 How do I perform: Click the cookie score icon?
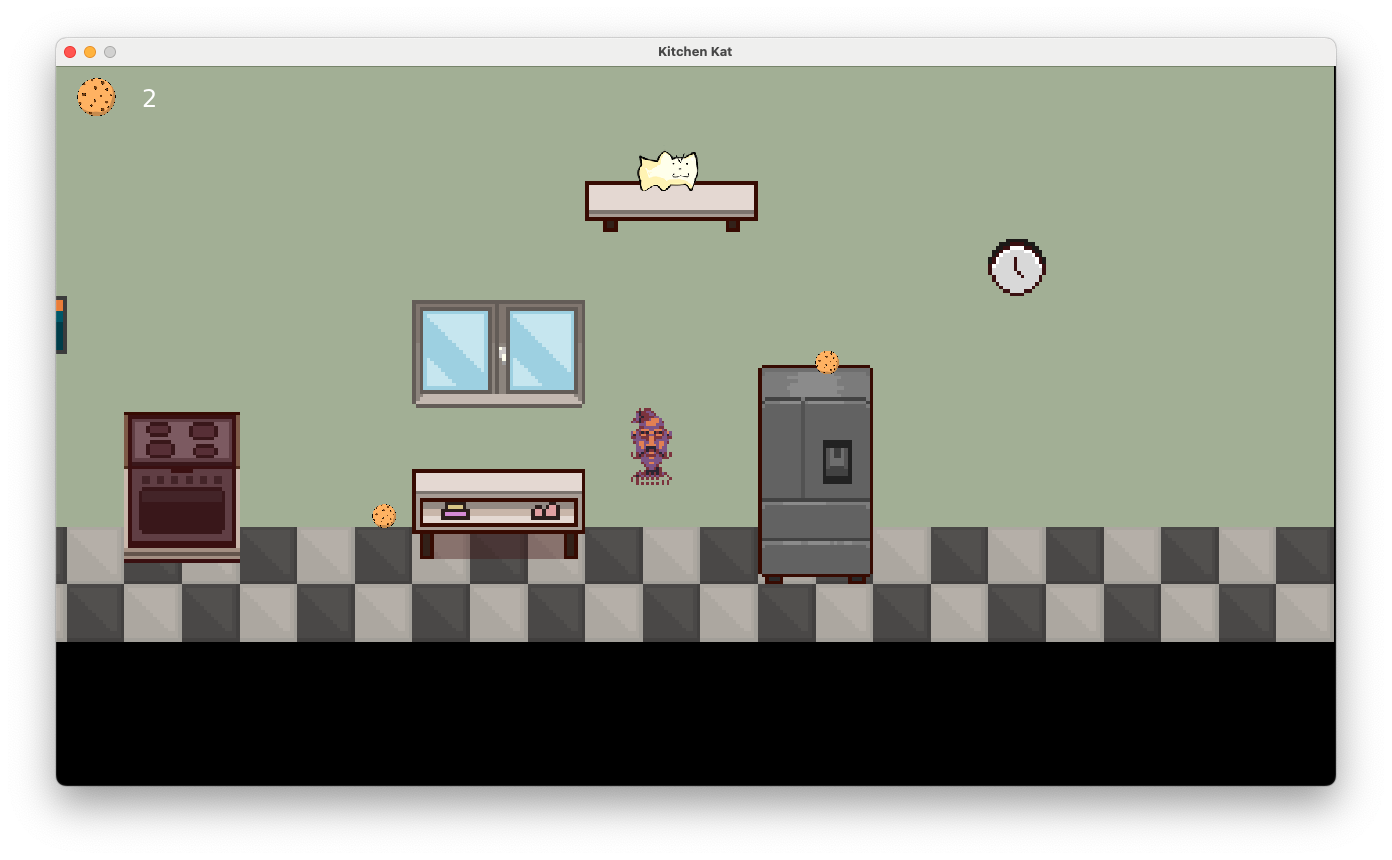96,97
